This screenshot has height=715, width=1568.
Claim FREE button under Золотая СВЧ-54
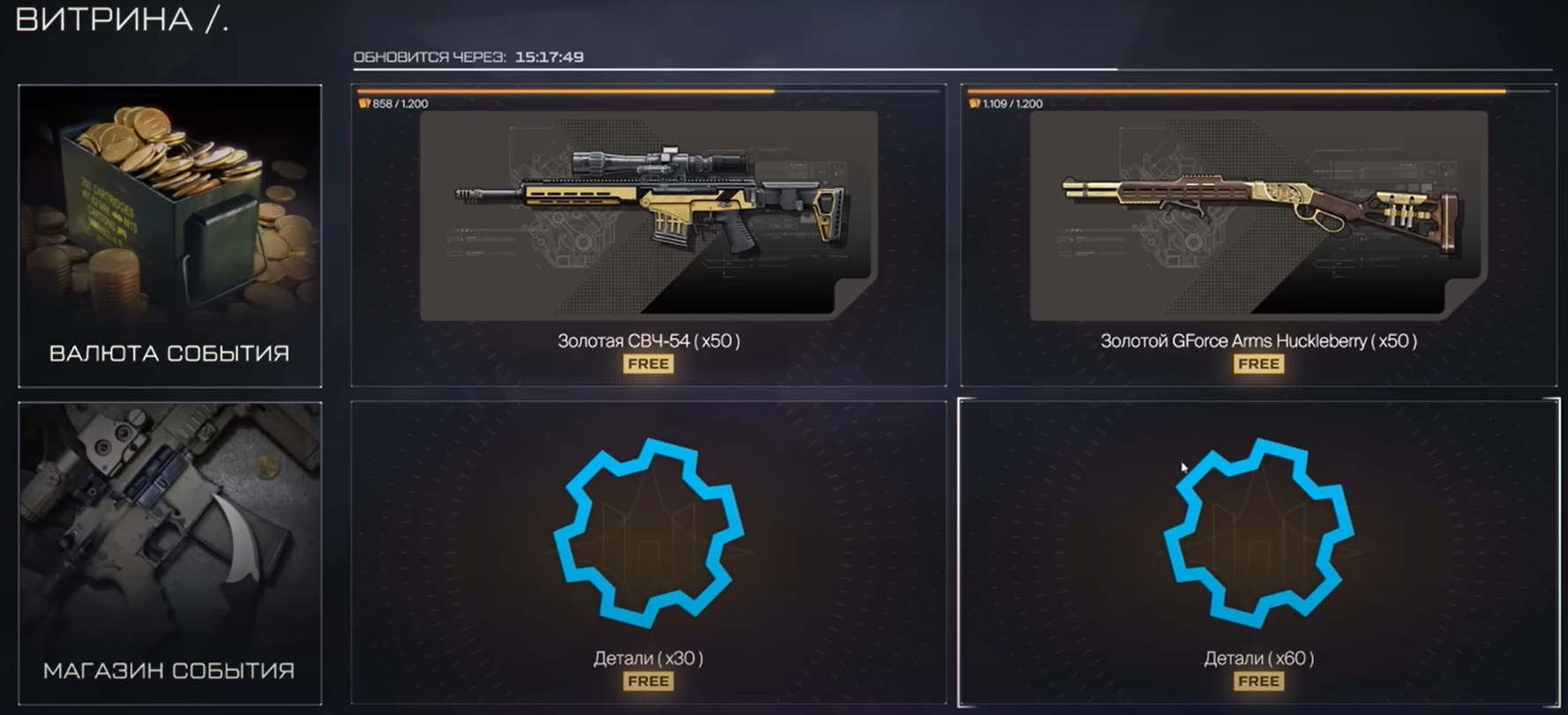648,364
